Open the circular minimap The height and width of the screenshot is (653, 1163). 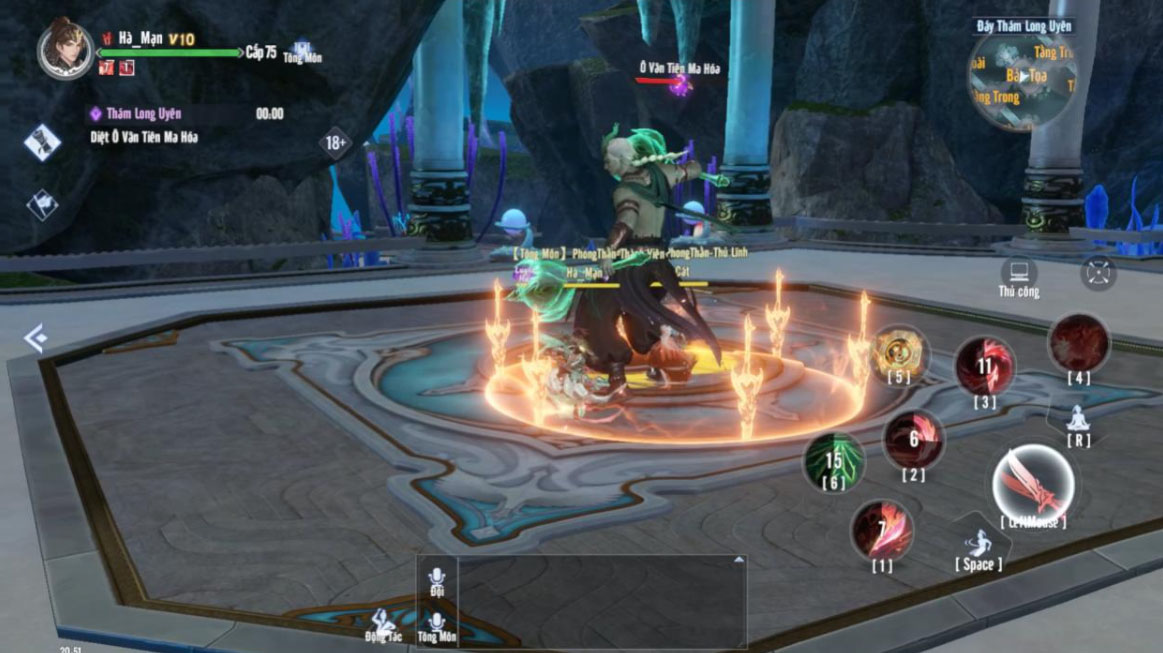point(1021,82)
